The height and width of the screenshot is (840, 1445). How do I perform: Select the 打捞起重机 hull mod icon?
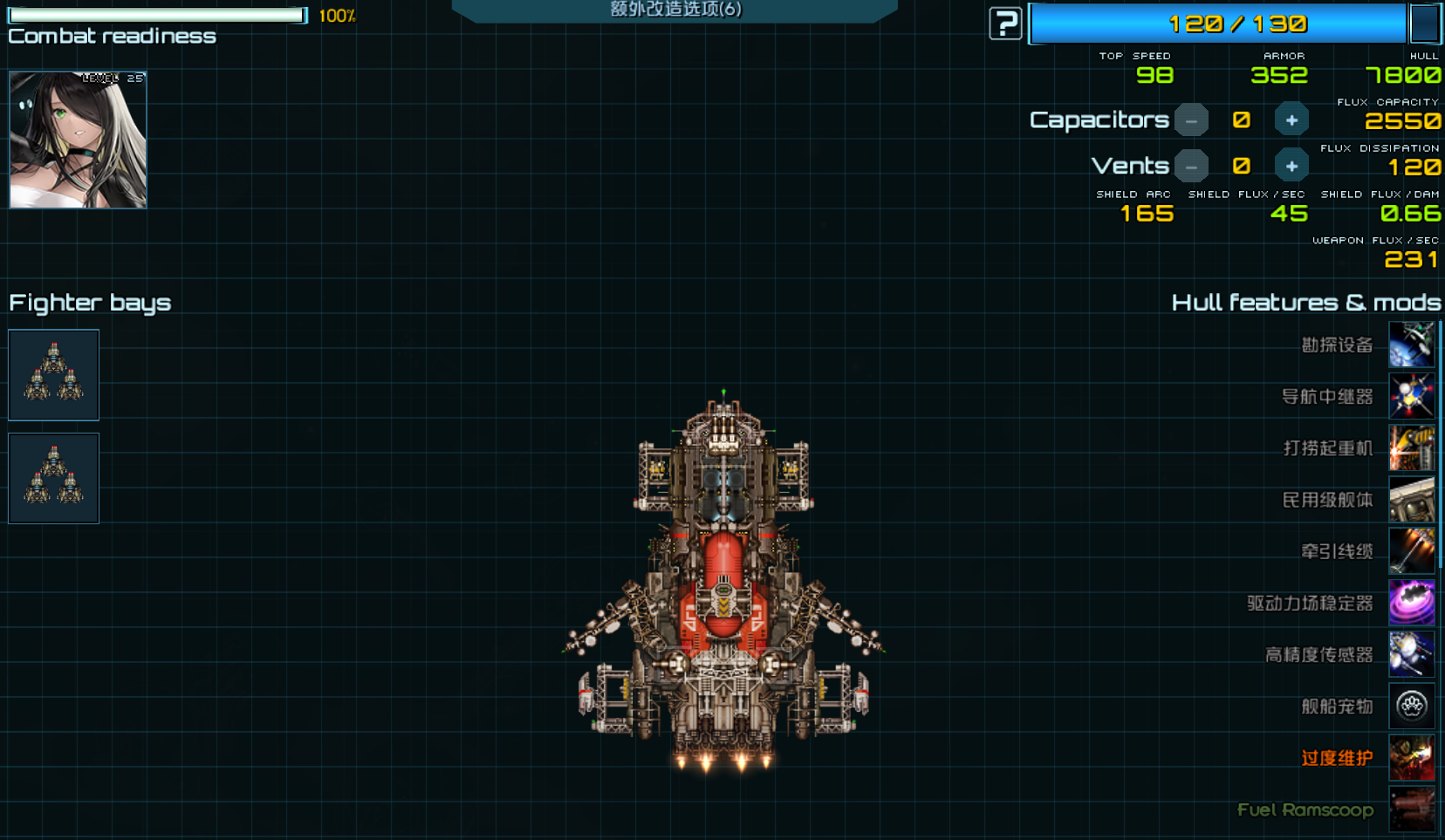click(x=1411, y=447)
